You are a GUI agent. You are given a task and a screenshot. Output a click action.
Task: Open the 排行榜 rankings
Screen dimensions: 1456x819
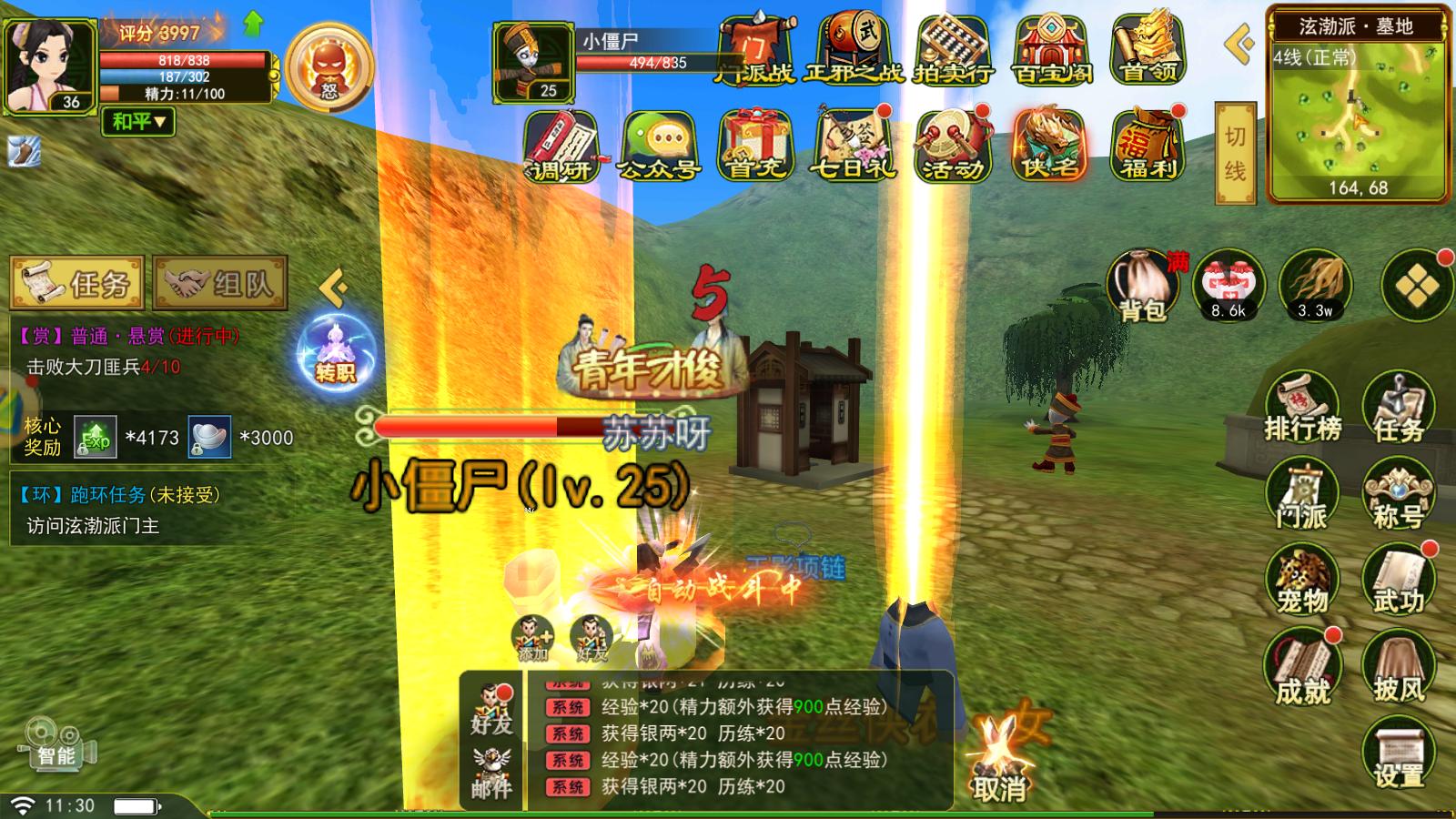tap(1302, 407)
